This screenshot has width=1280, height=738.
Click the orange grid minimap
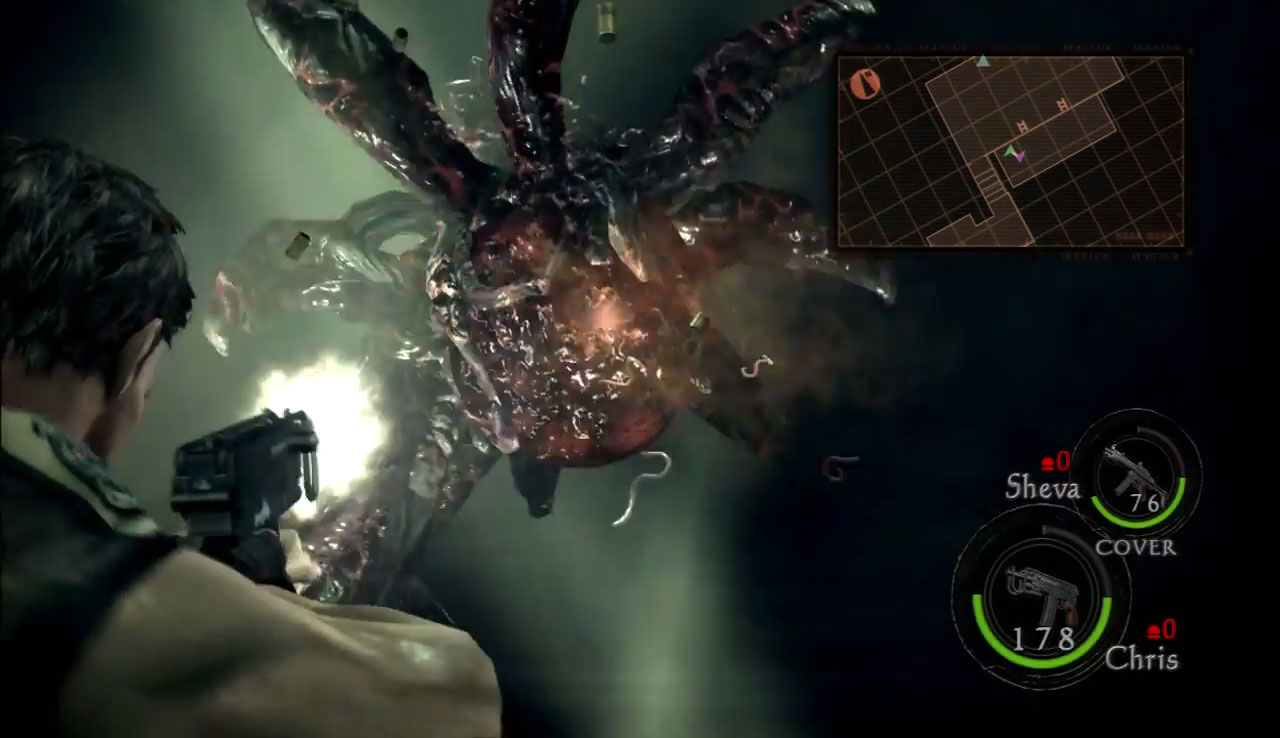[x=1010, y=151]
